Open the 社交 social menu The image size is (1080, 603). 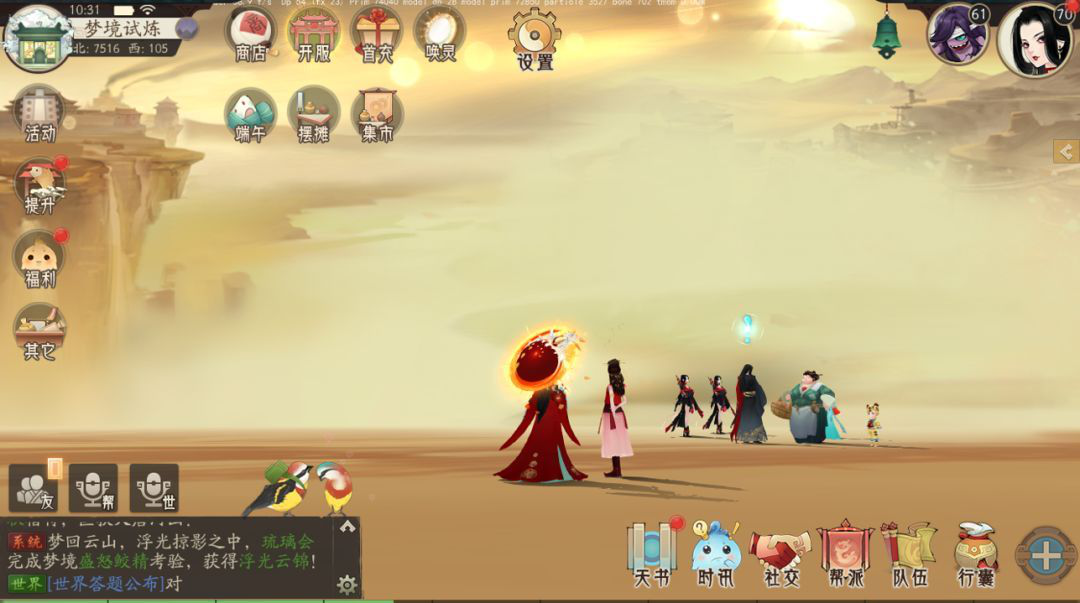(x=780, y=553)
